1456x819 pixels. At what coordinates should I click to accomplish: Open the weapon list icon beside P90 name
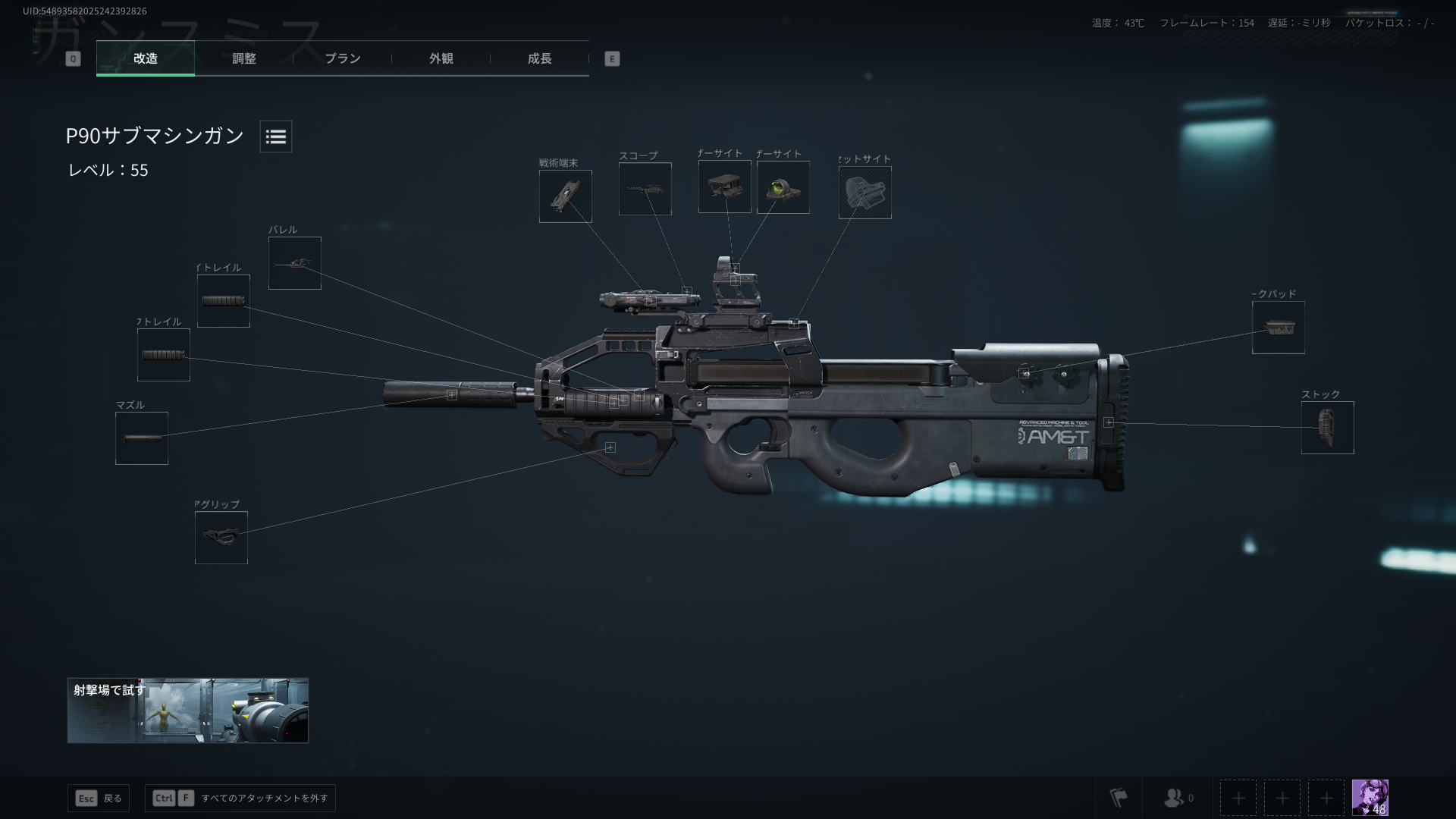[275, 136]
